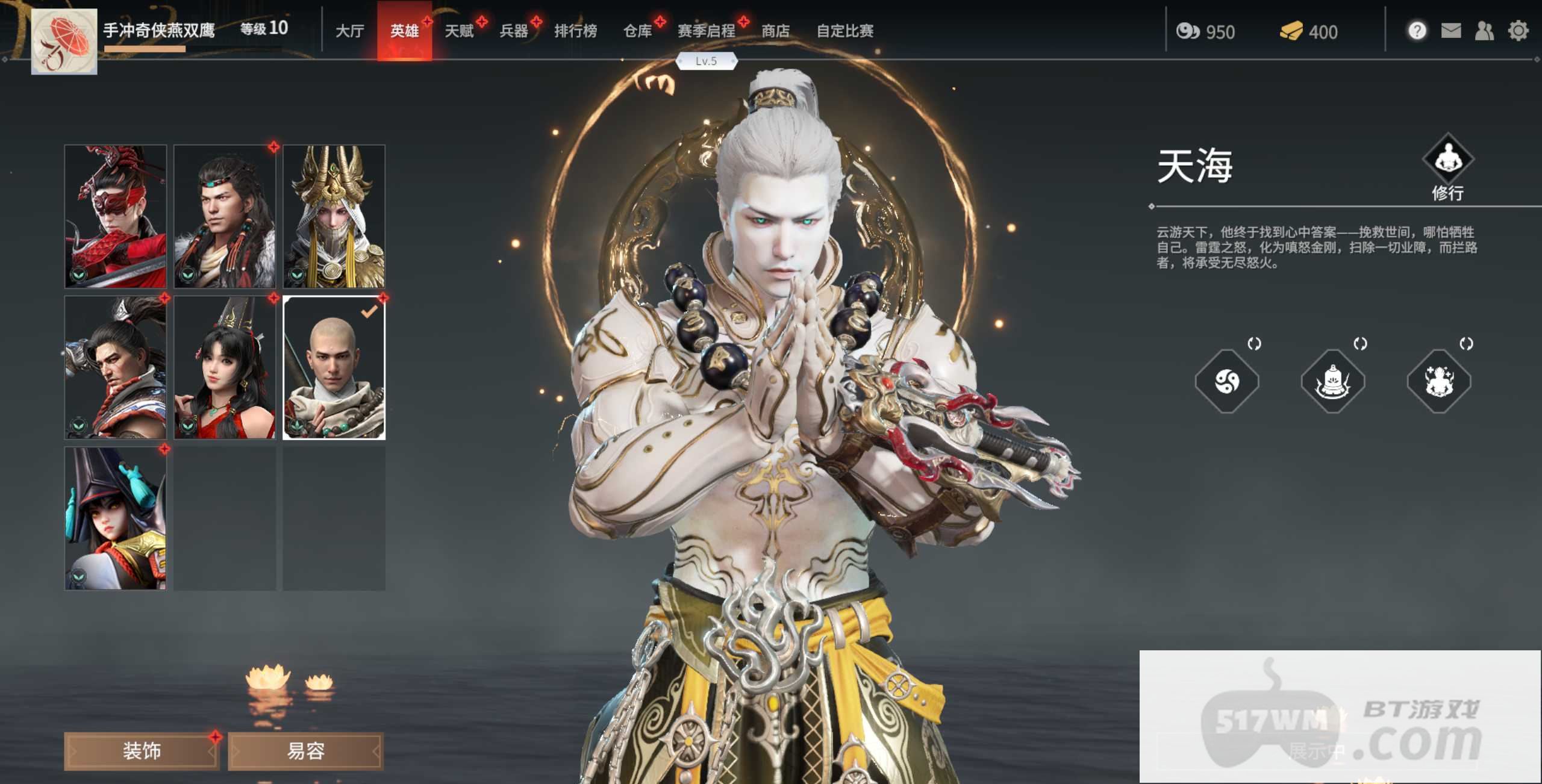
Task: Go to 赛季启程 season tab
Action: (707, 31)
